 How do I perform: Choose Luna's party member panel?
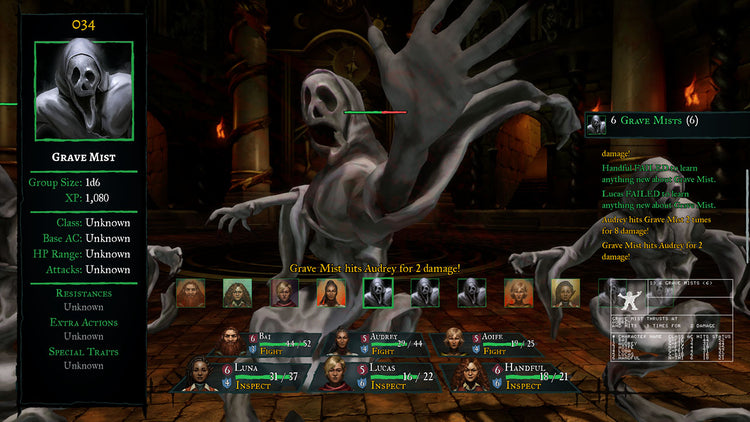243,375
